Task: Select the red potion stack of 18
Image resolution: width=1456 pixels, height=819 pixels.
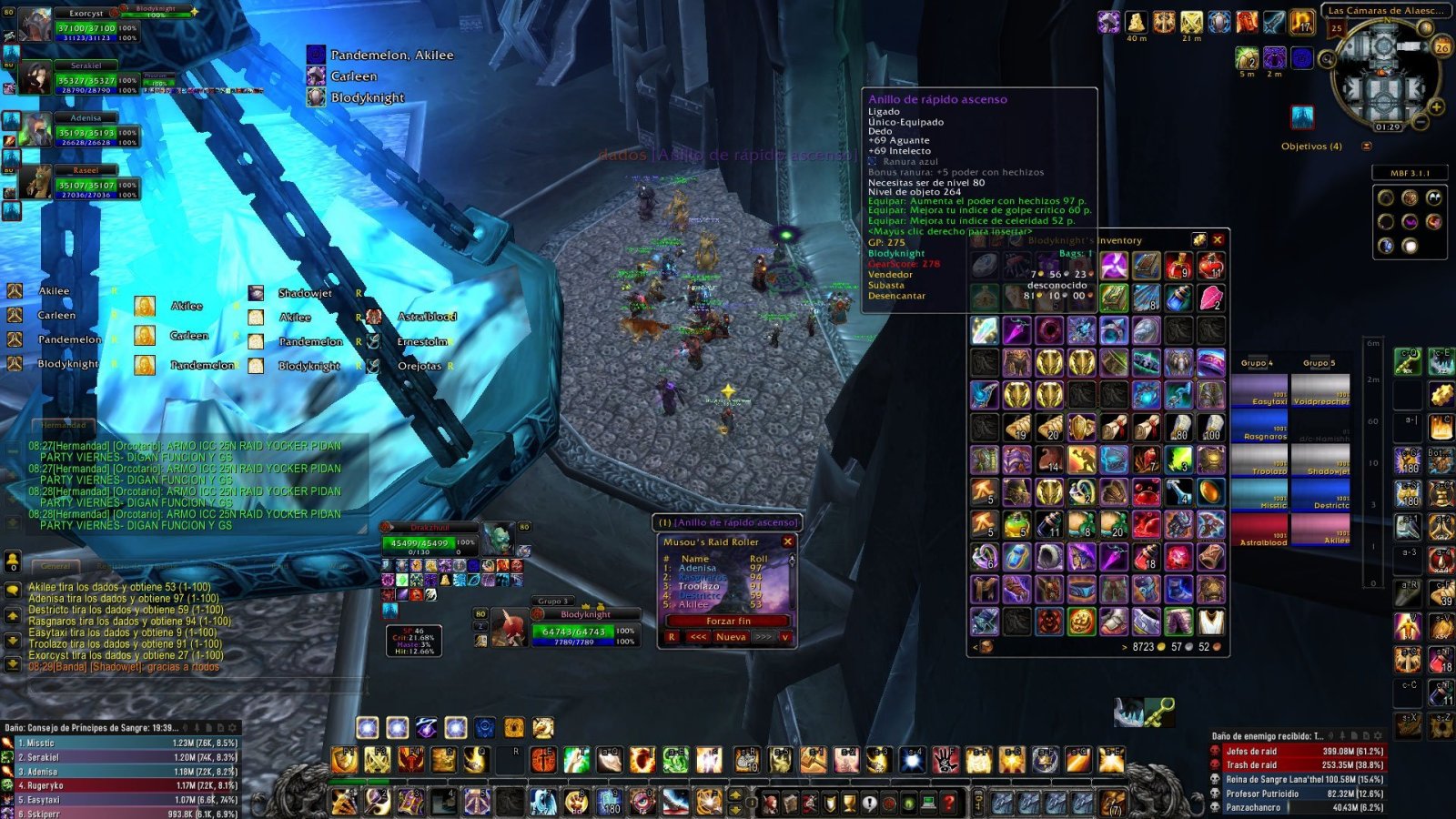Action: click(x=1146, y=557)
